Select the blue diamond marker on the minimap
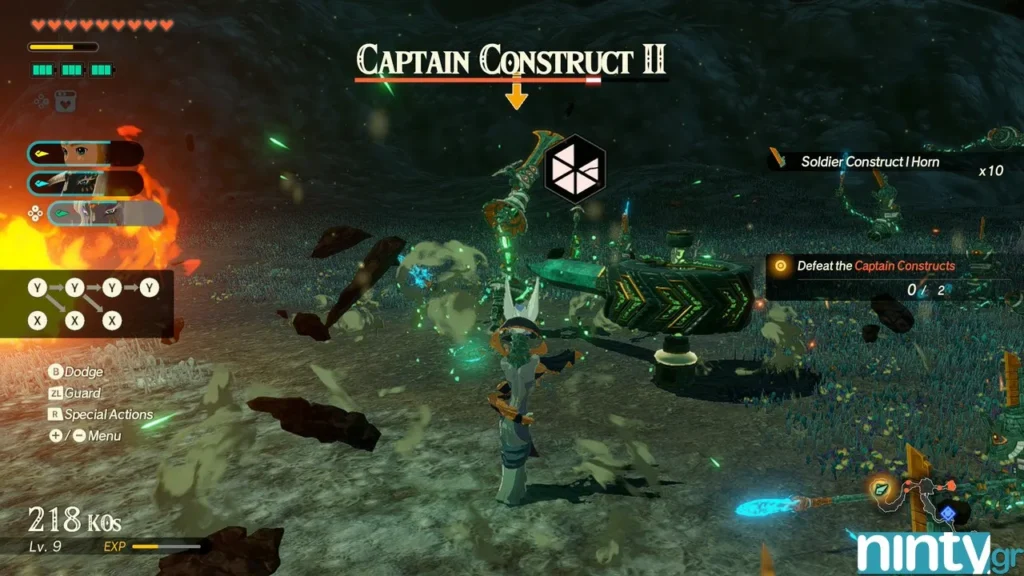1024x576 pixels. [946, 511]
